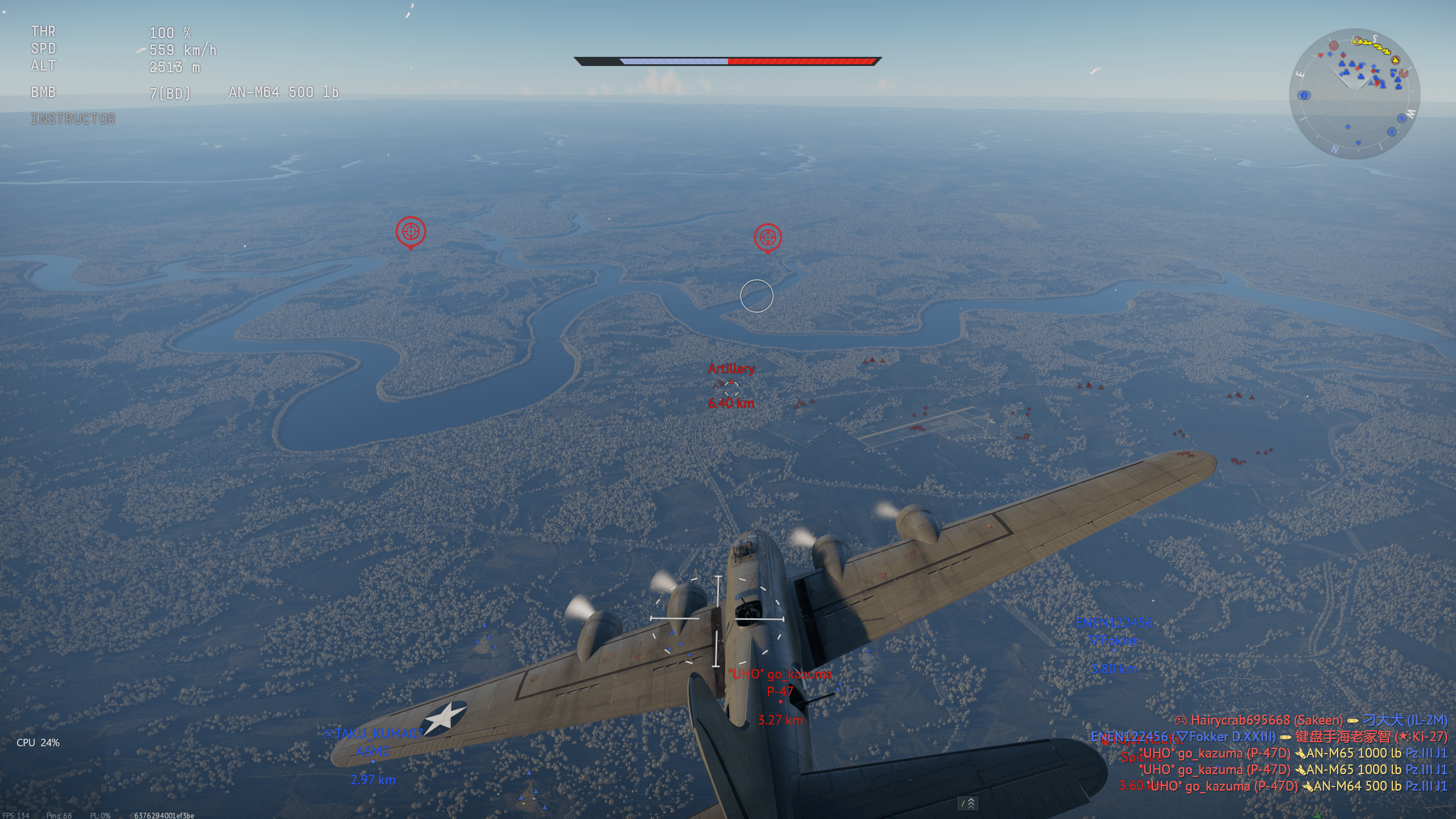The height and width of the screenshot is (819, 1456).
Task: Select ally TAKU_KUMA07 A6M2 marker
Action: [373, 761]
